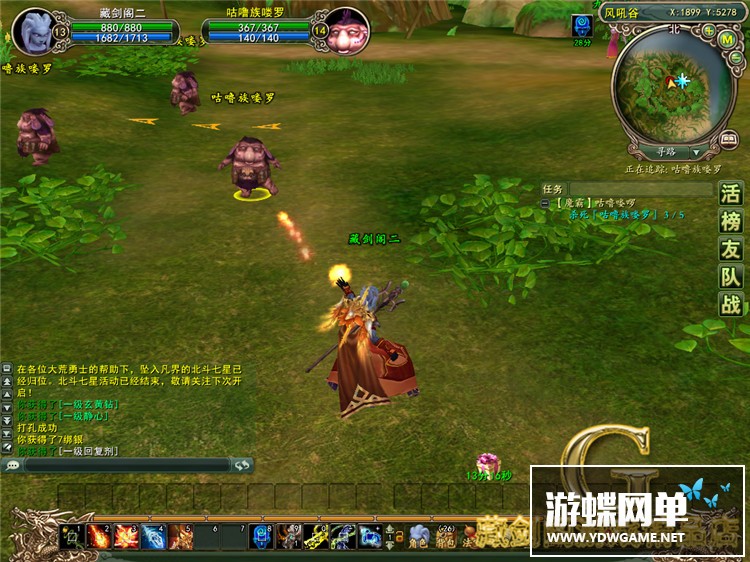Open the 活 activity side button
The height and width of the screenshot is (562, 750).
(x=731, y=194)
